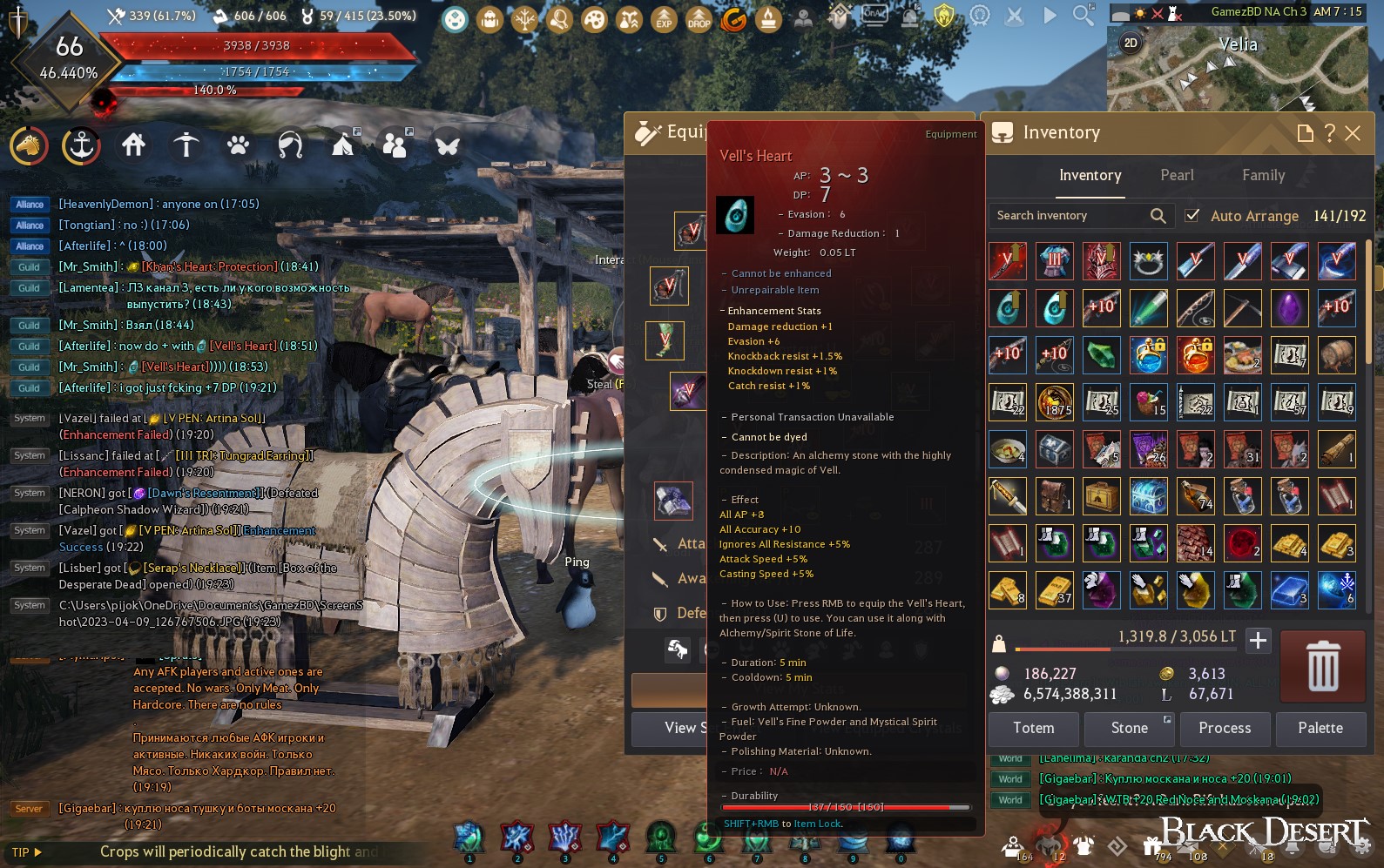The height and width of the screenshot is (868, 1384).
Task: Click the Search inventory field
Action: click(x=1071, y=216)
